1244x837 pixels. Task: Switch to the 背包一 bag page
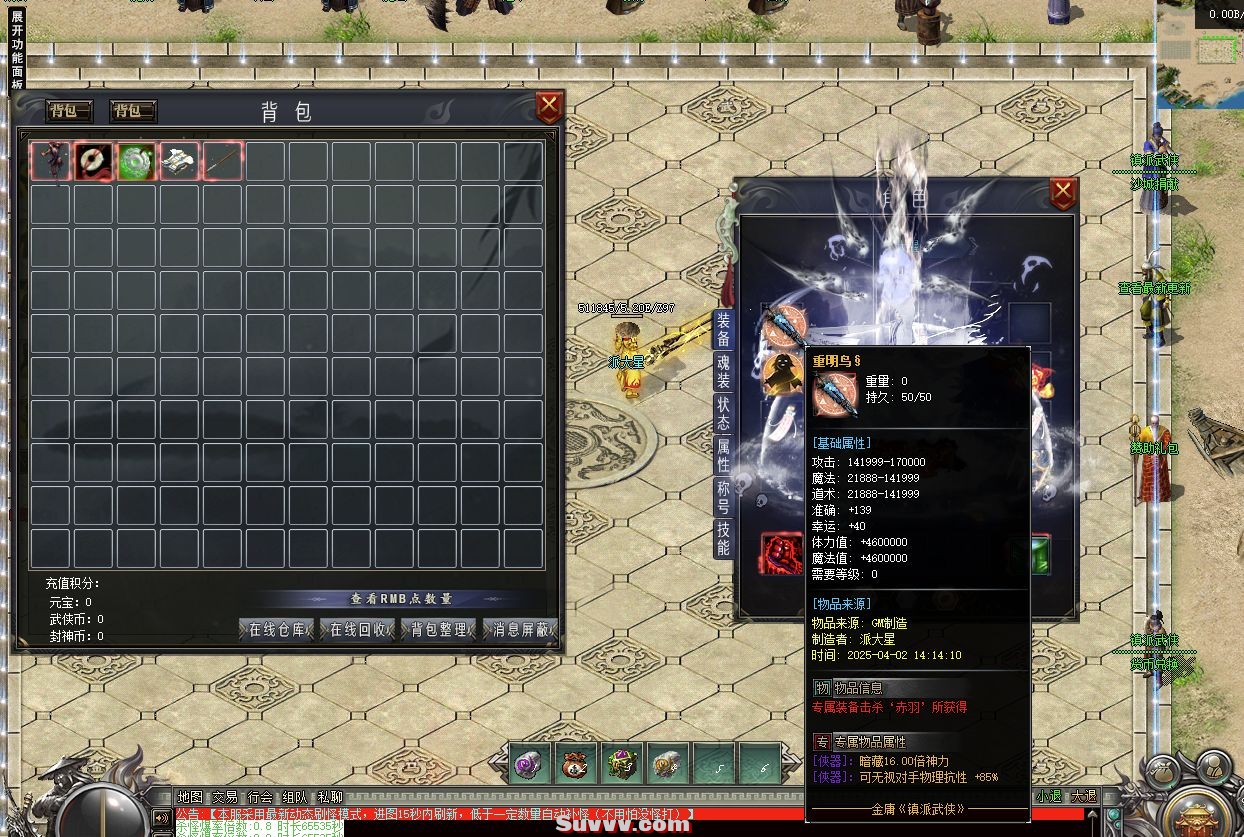[70, 111]
